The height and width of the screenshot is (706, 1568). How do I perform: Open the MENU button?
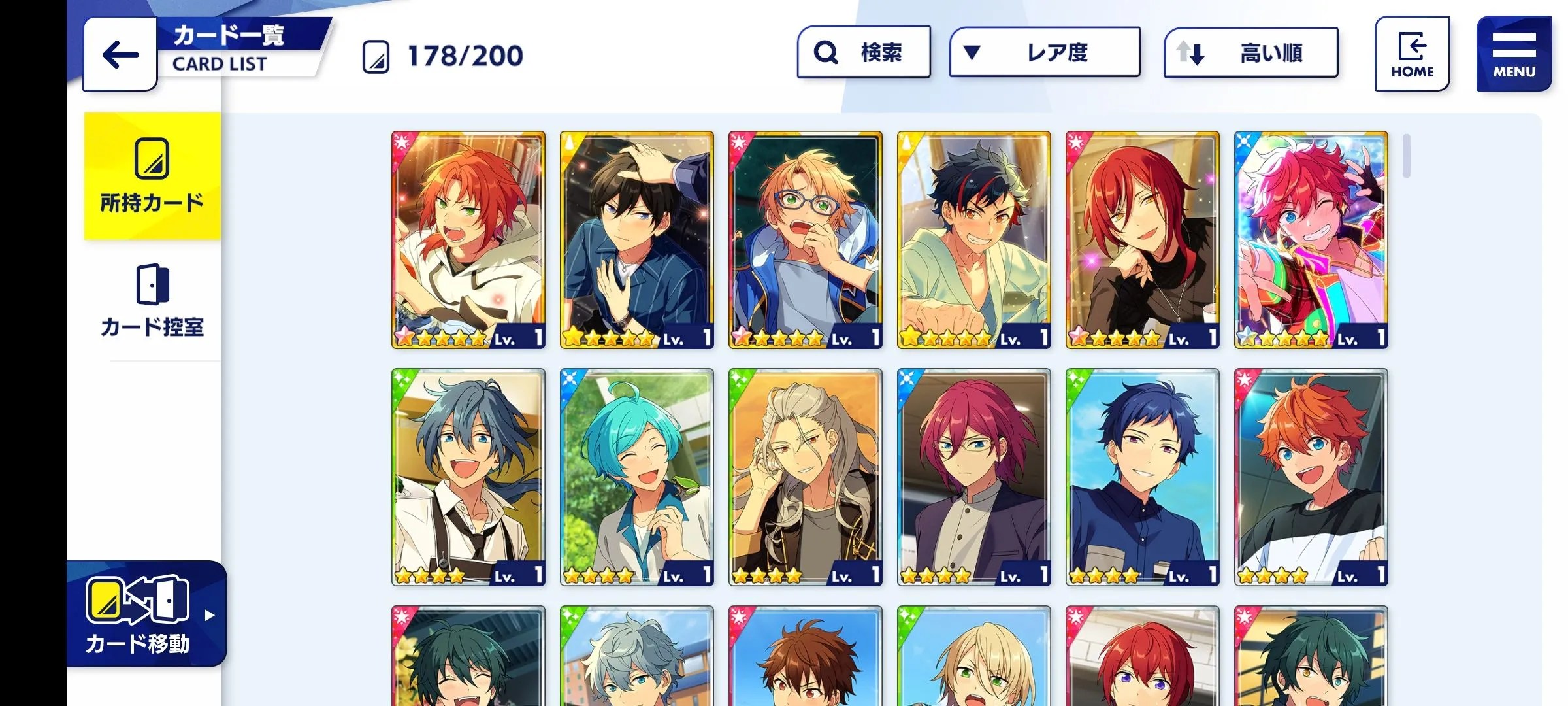(x=1513, y=54)
